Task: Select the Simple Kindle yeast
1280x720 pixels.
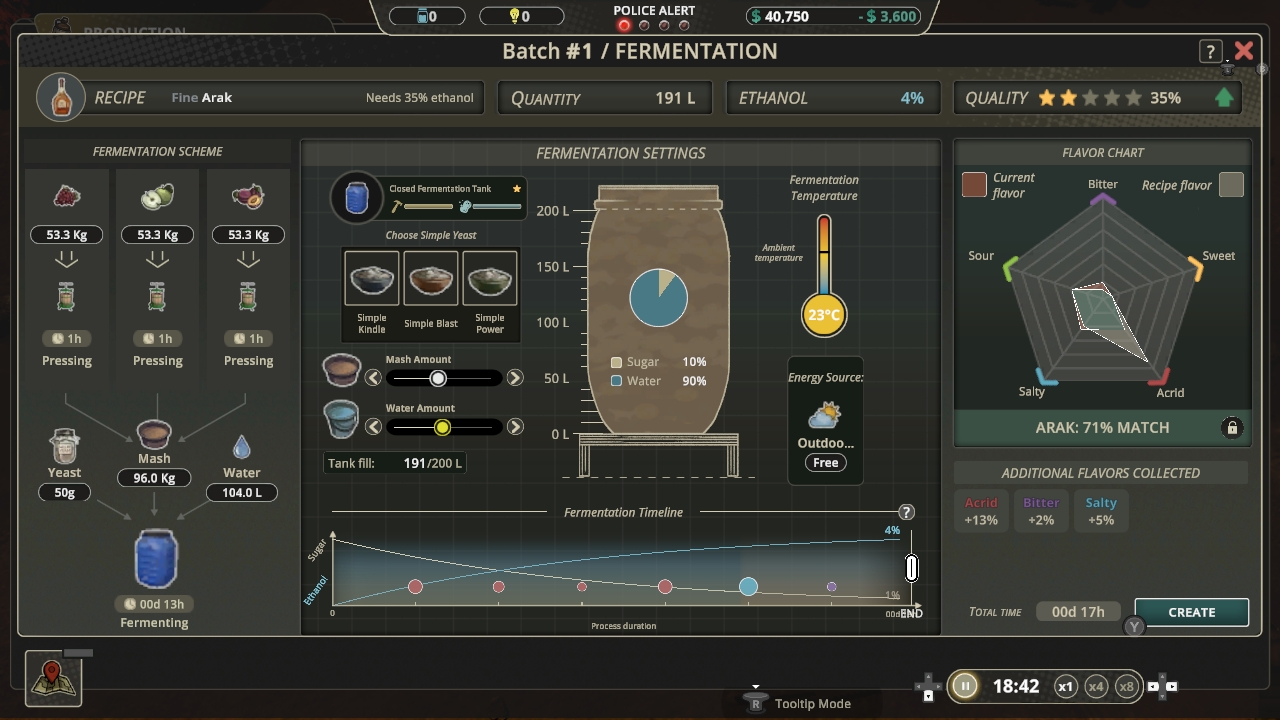Action: pos(371,279)
